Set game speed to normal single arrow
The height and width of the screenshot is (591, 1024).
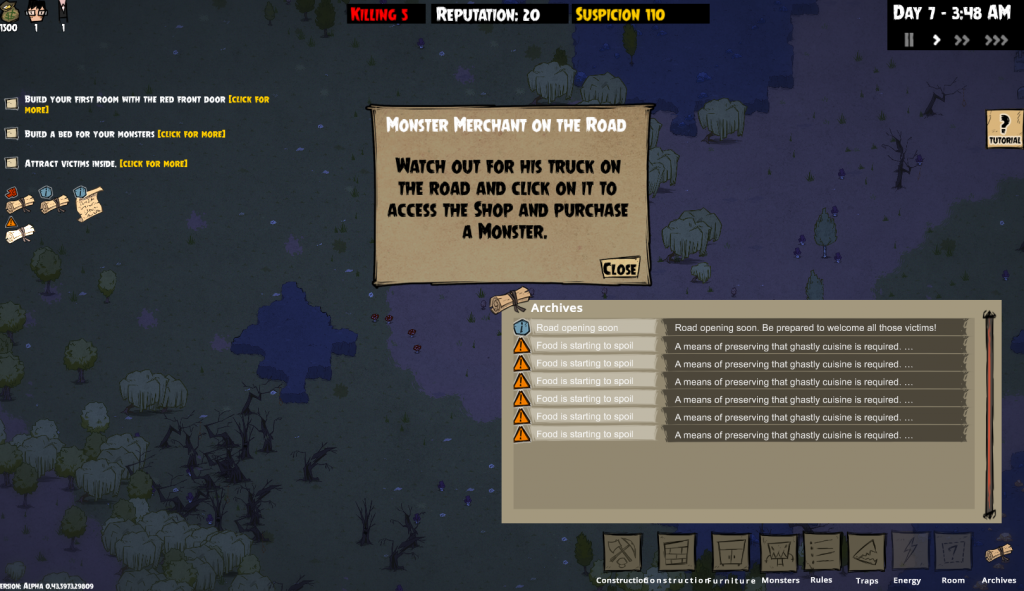(936, 40)
